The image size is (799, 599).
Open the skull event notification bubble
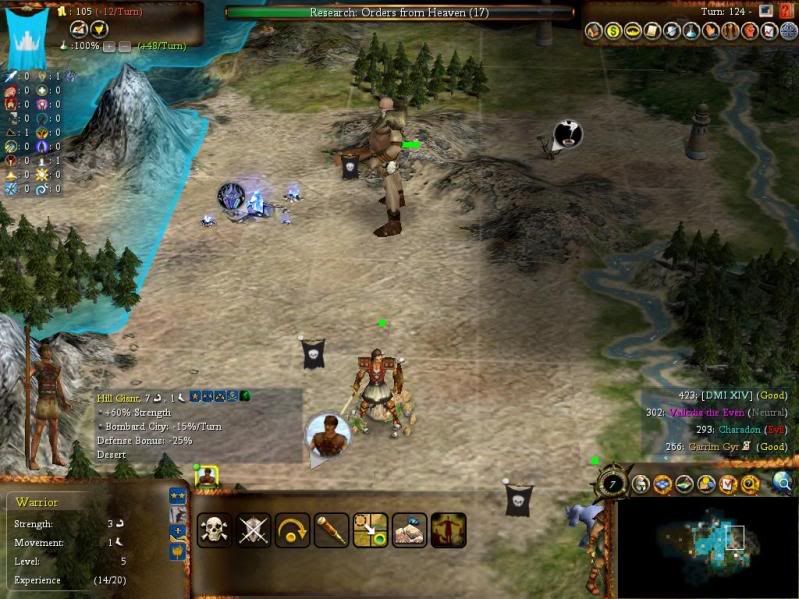coord(567,133)
